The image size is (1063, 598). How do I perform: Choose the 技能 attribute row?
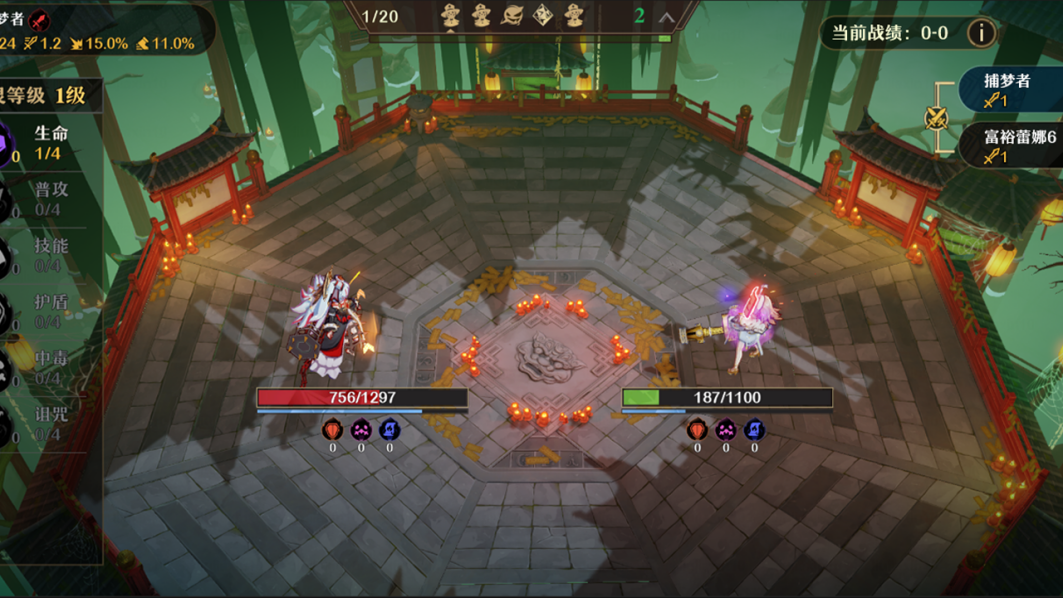(48, 255)
